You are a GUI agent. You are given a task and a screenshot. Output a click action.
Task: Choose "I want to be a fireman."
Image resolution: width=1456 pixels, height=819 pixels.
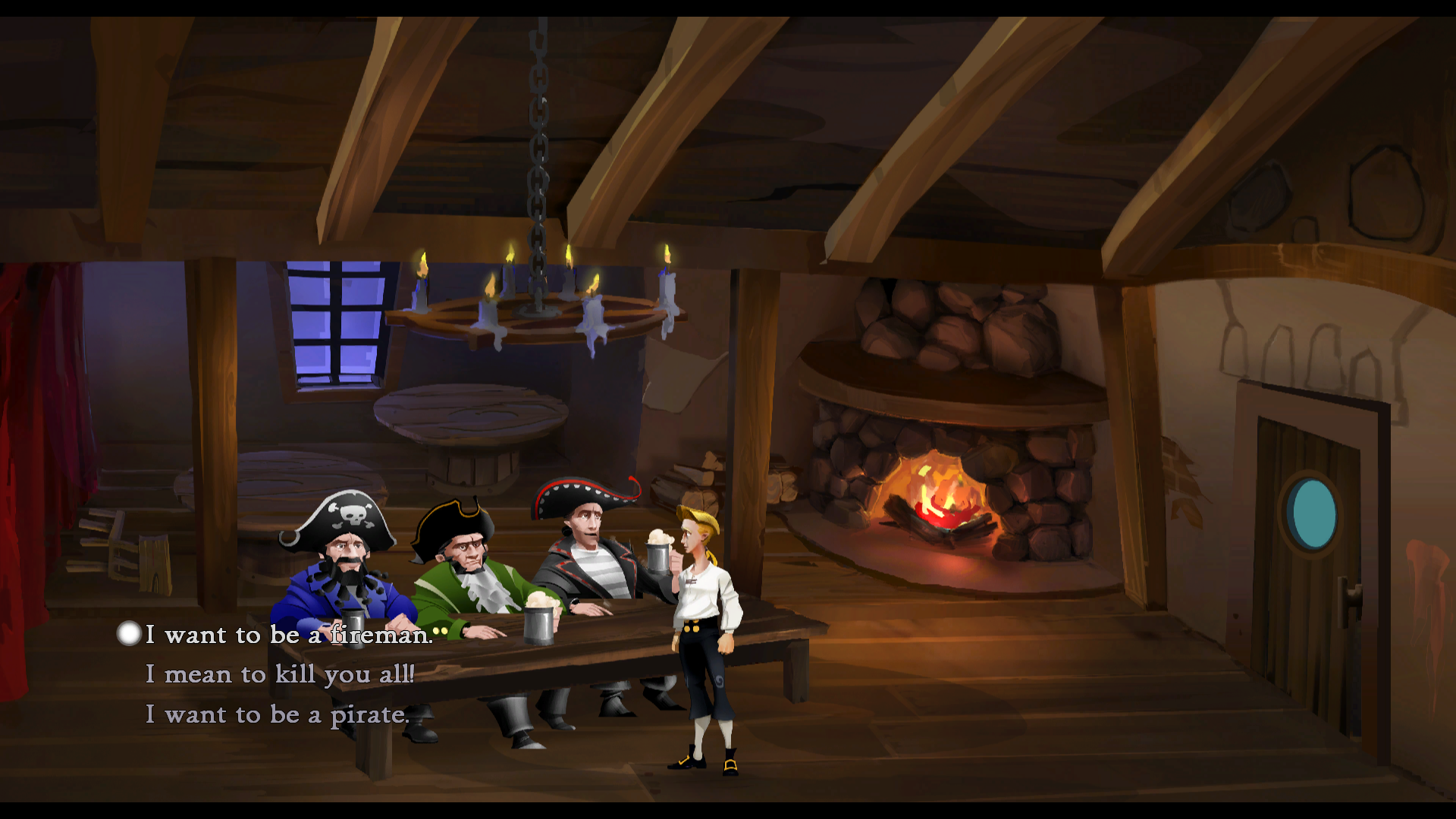tap(289, 635)
